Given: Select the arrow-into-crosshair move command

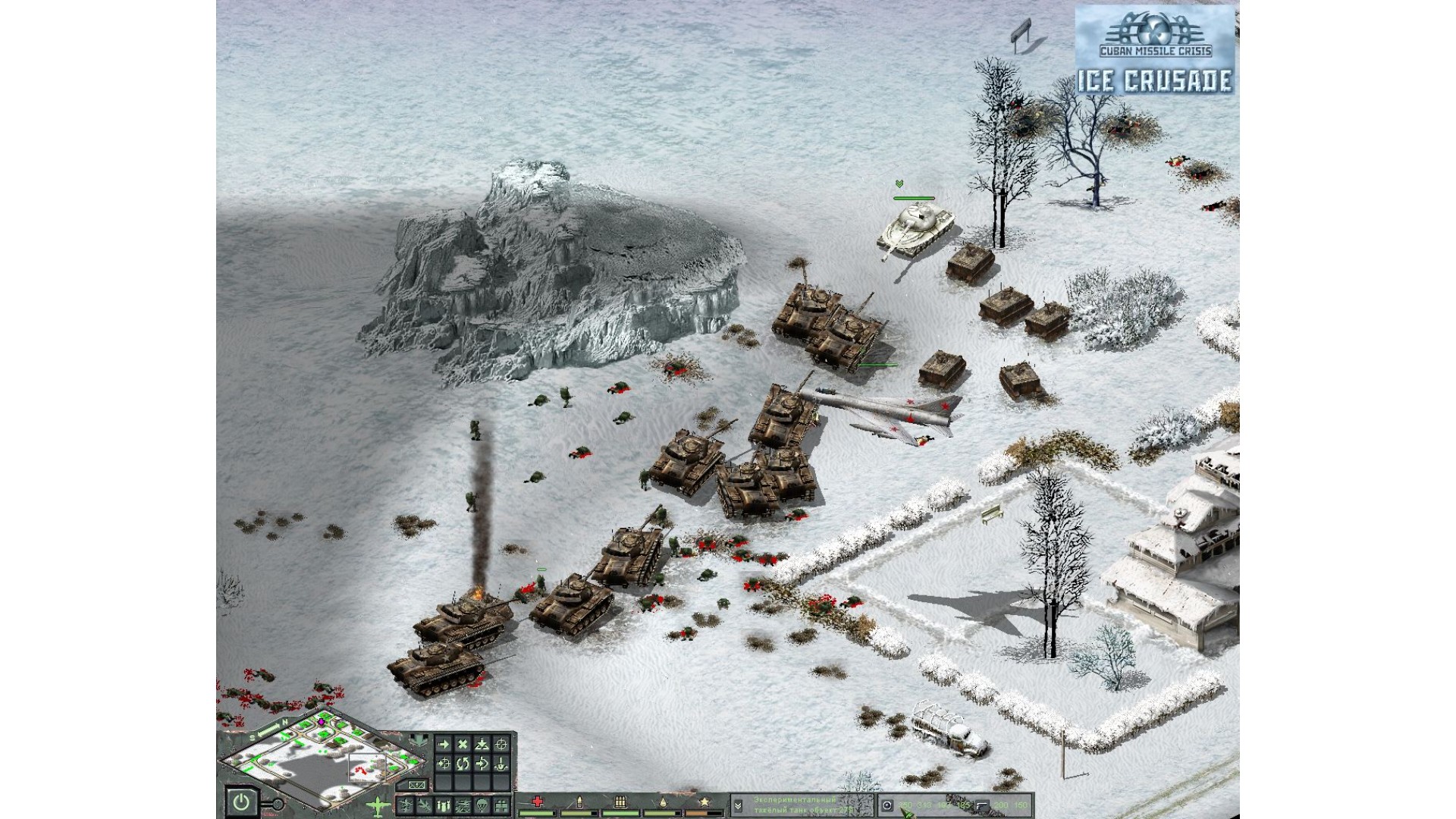Looking at the screenshot, I should tap(444, 764).
